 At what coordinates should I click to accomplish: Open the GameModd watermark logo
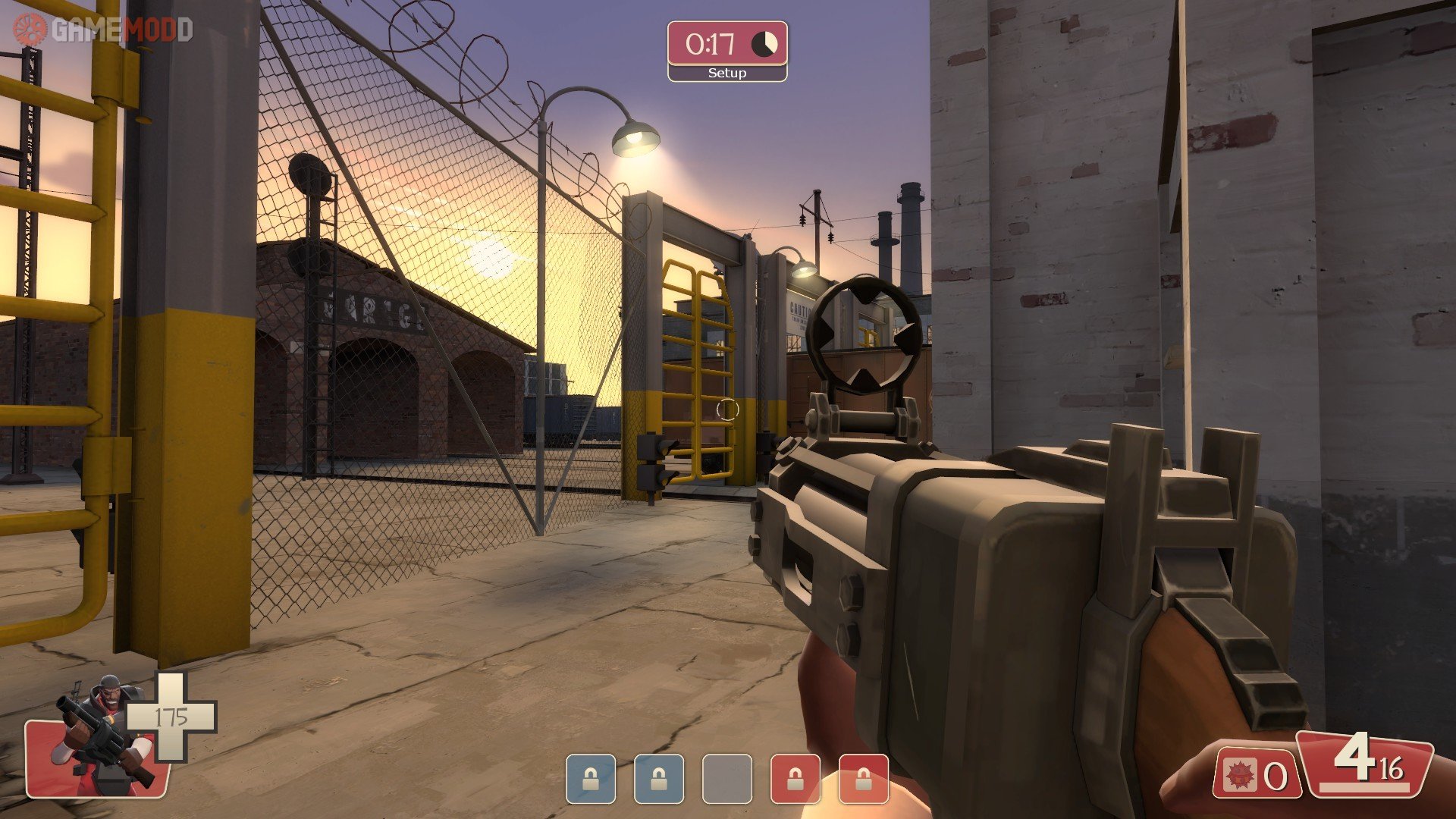click(103, 30)
